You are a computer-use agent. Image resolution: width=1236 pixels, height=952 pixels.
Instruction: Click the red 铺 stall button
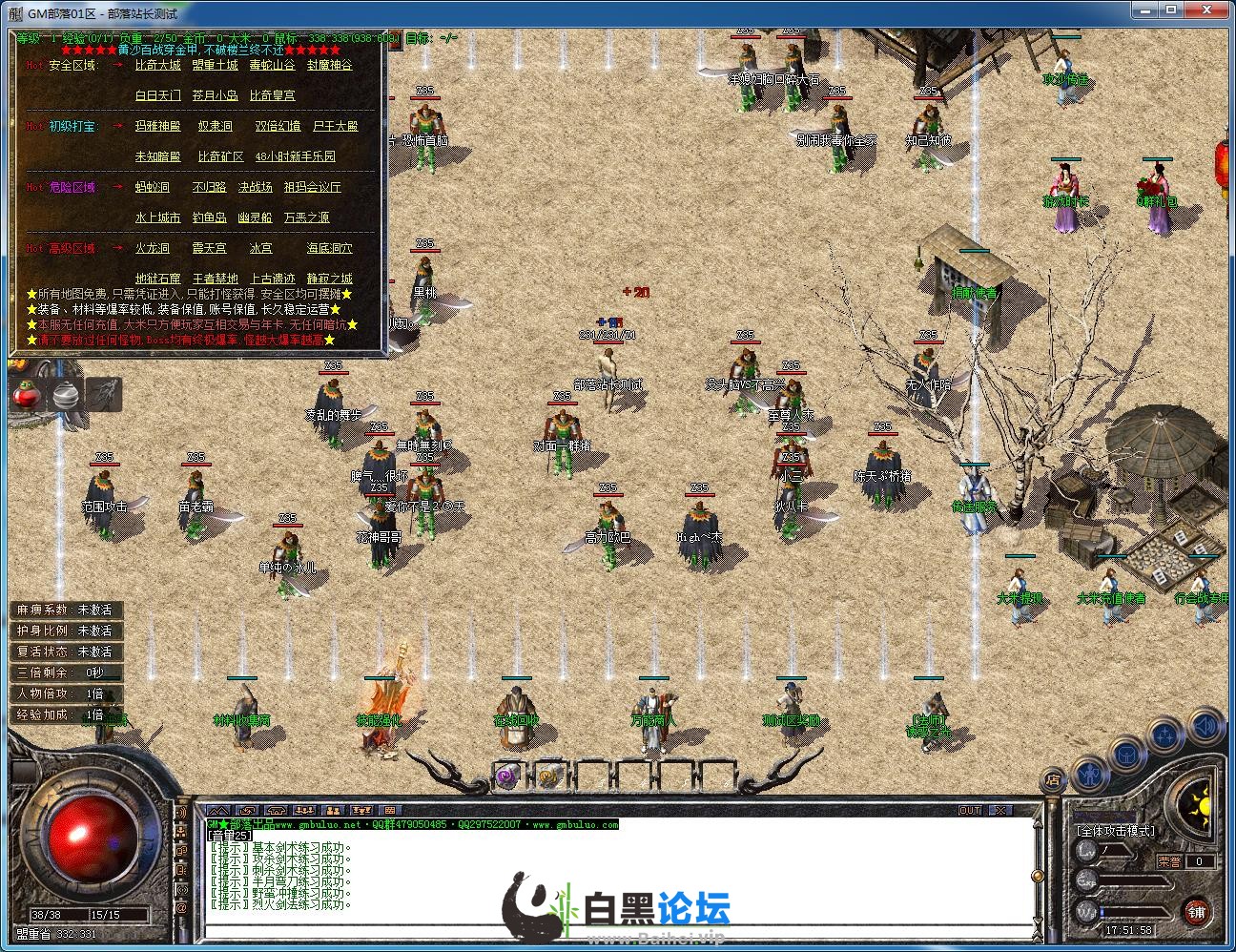click(1196, 911)
